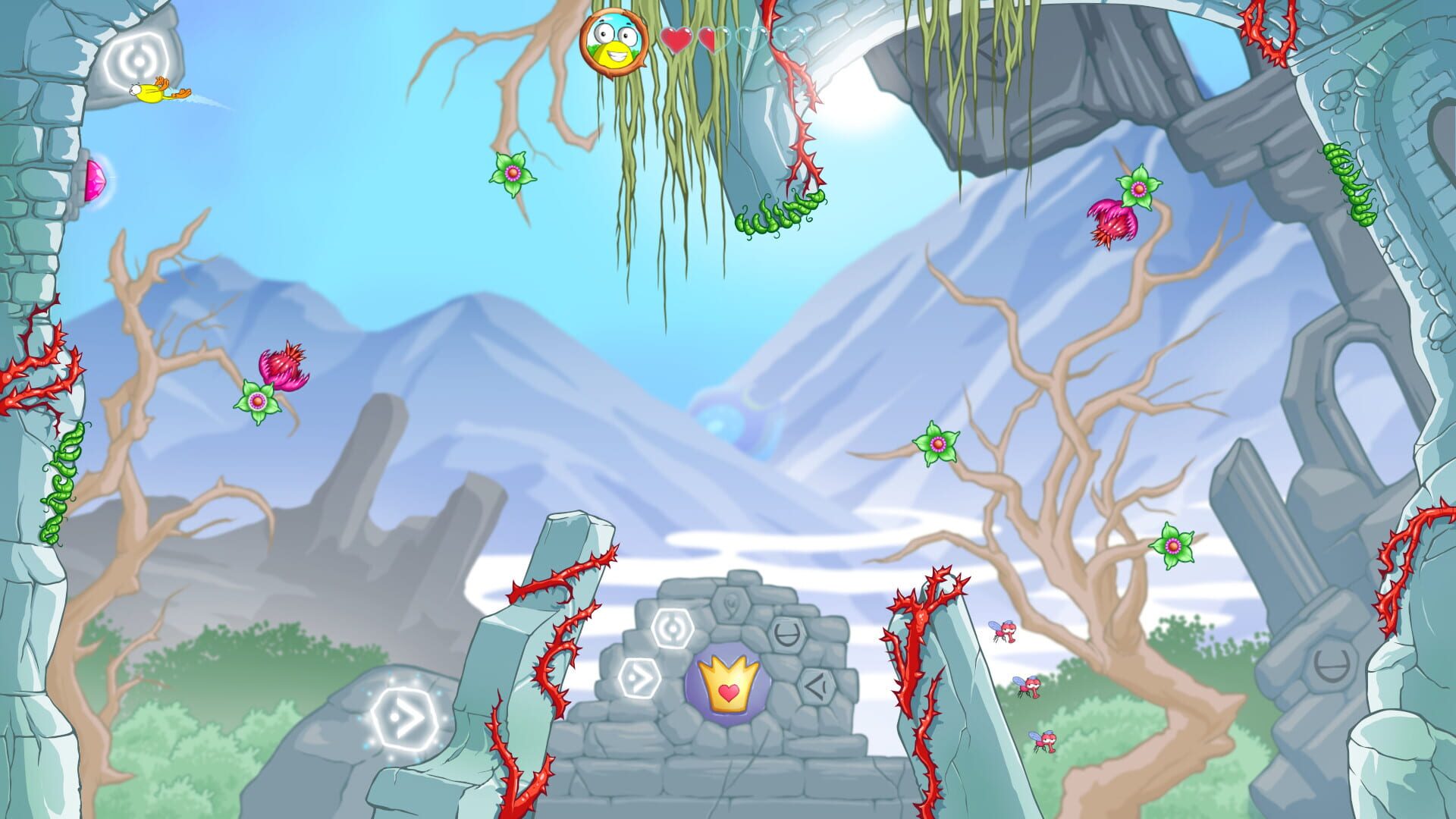Screen dimensions: 1456x819
Task: Toggle the first empty heart in the HUD
Action: click(752, 40)
